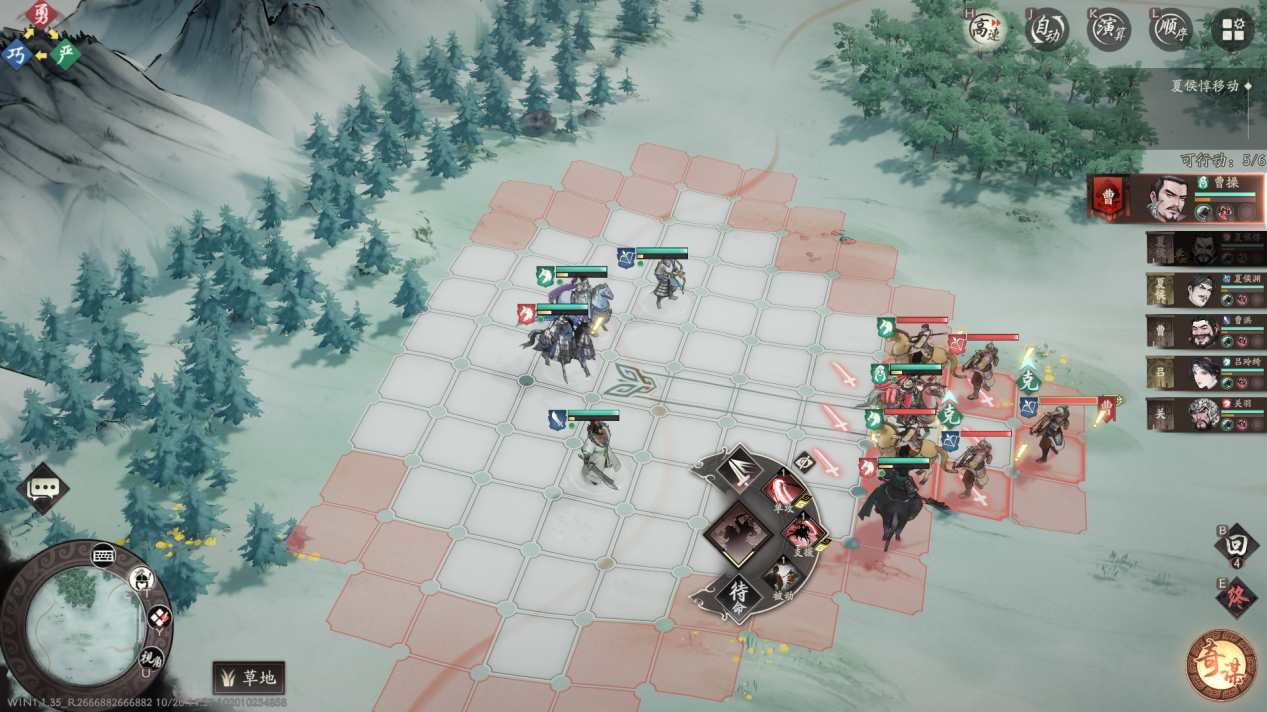This screenshot has height=712, width=1267.
Task: Activate the 支援 support skill
Action: point(803,534)
